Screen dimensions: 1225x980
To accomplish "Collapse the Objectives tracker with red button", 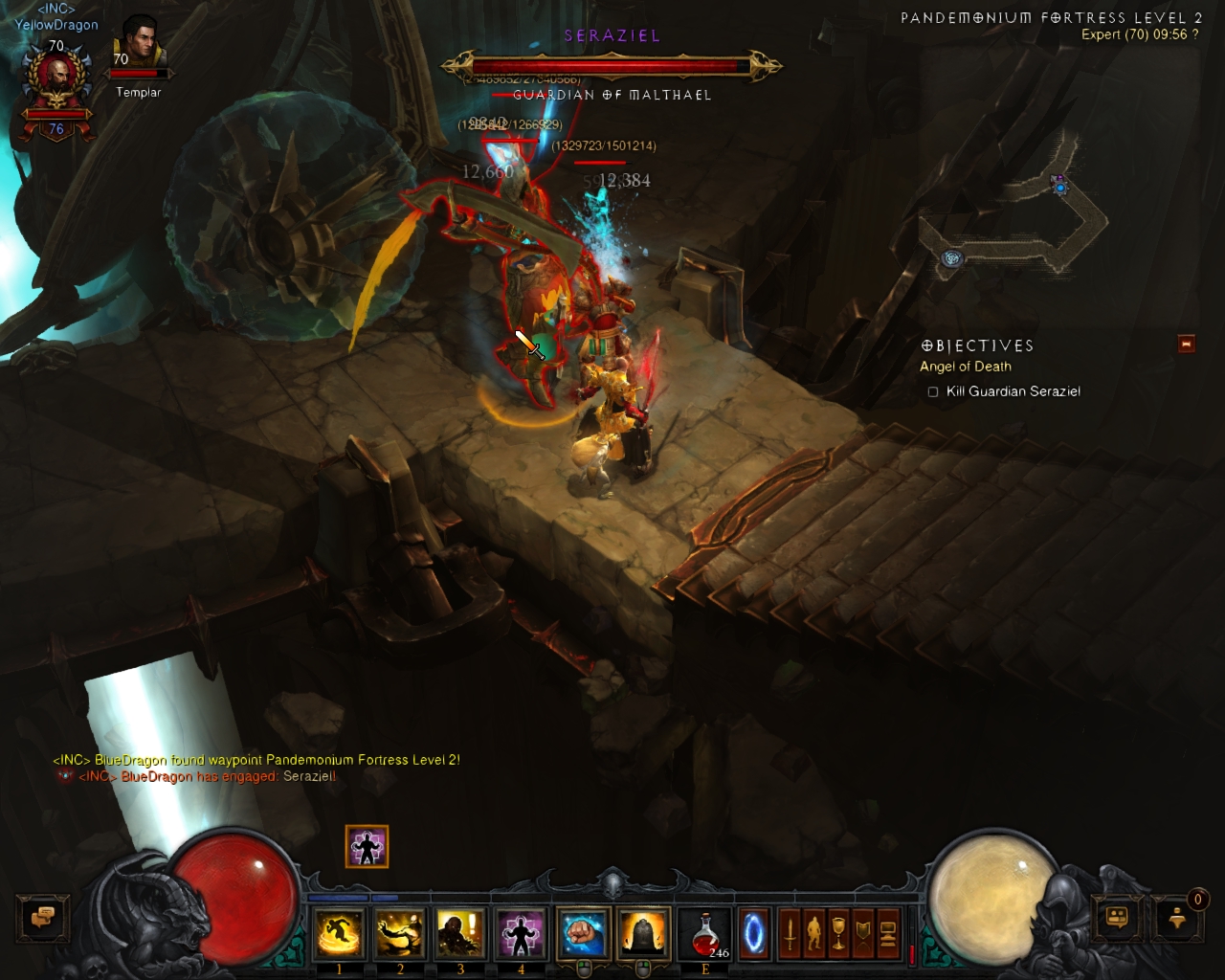I will 1187,344.
